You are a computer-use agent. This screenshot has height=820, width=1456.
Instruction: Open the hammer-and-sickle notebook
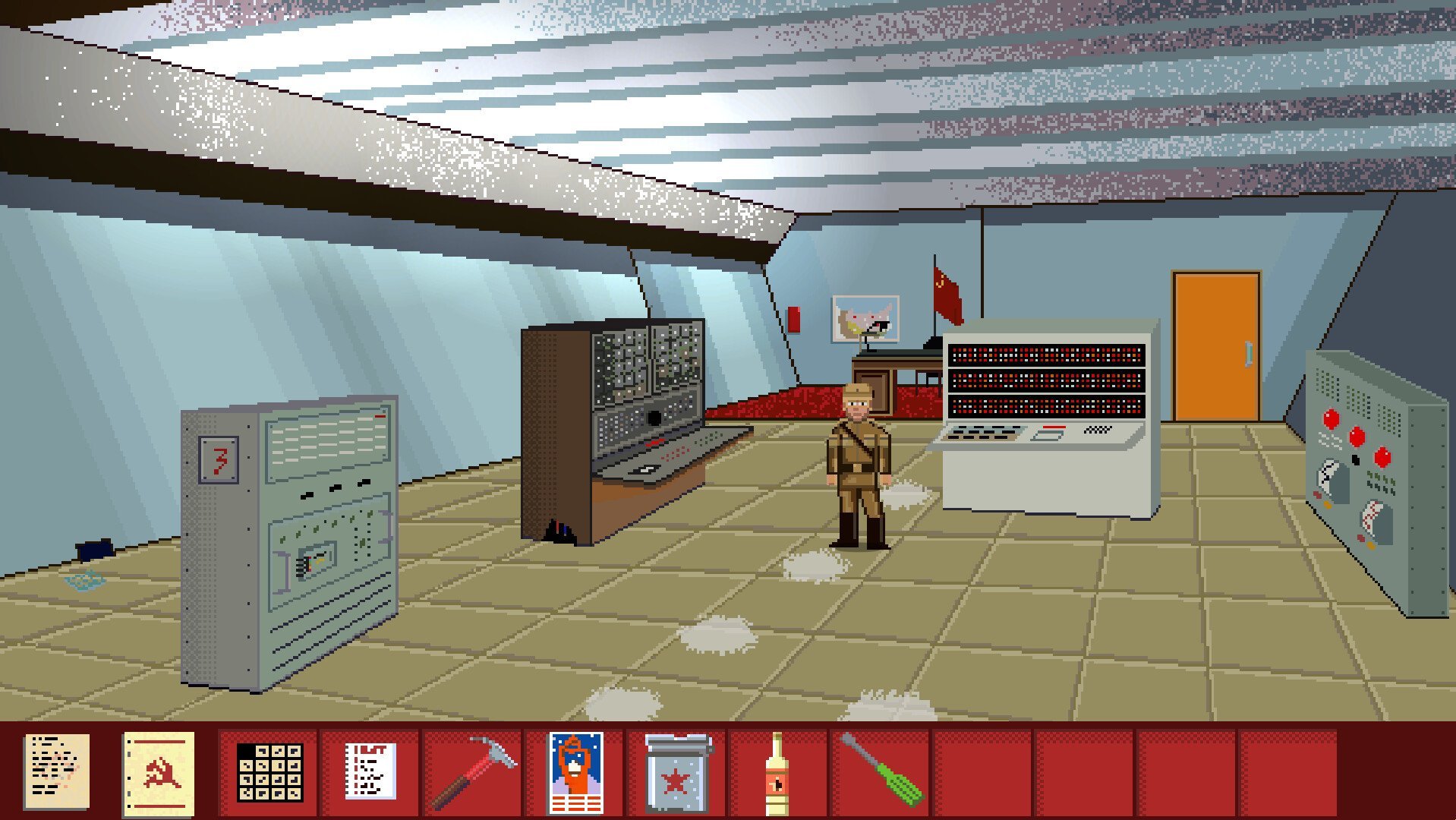159,771
